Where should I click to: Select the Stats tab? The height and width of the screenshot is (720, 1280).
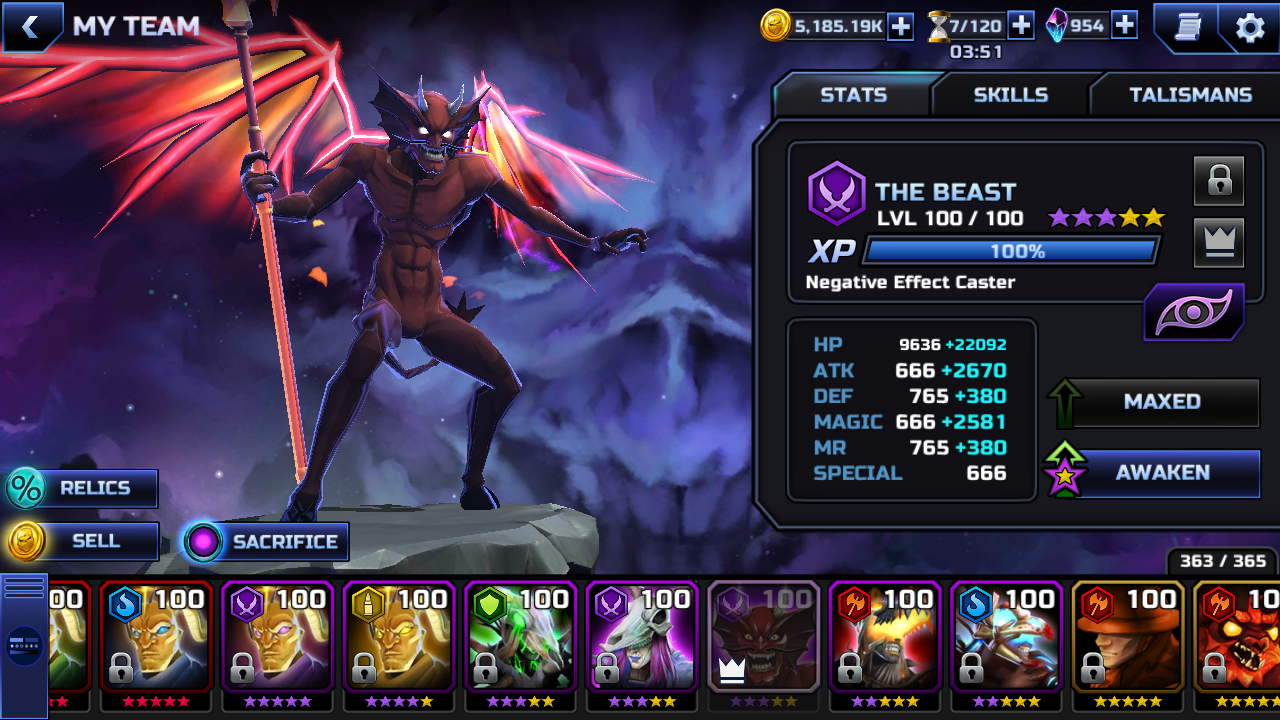[x=853, y=95]
